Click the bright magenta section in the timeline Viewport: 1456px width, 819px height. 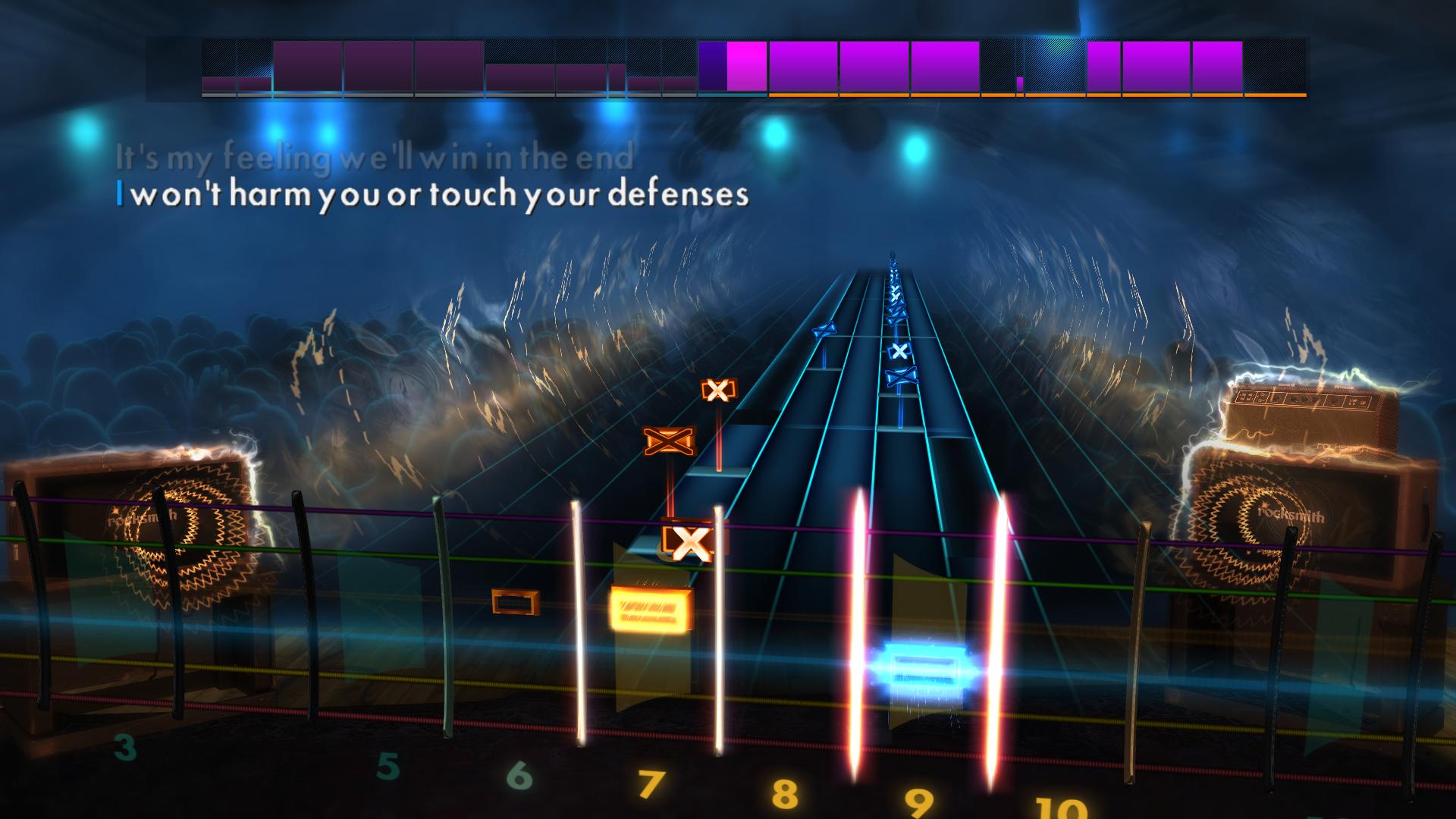coord(747,68)
